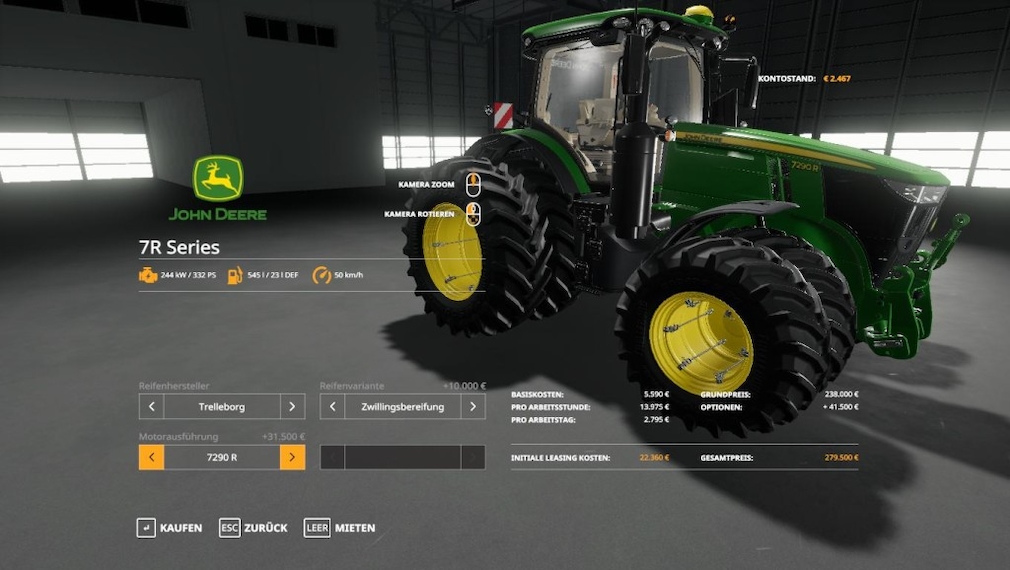Choose next Motorausführung after 7290 R

[x=292, y=458]
